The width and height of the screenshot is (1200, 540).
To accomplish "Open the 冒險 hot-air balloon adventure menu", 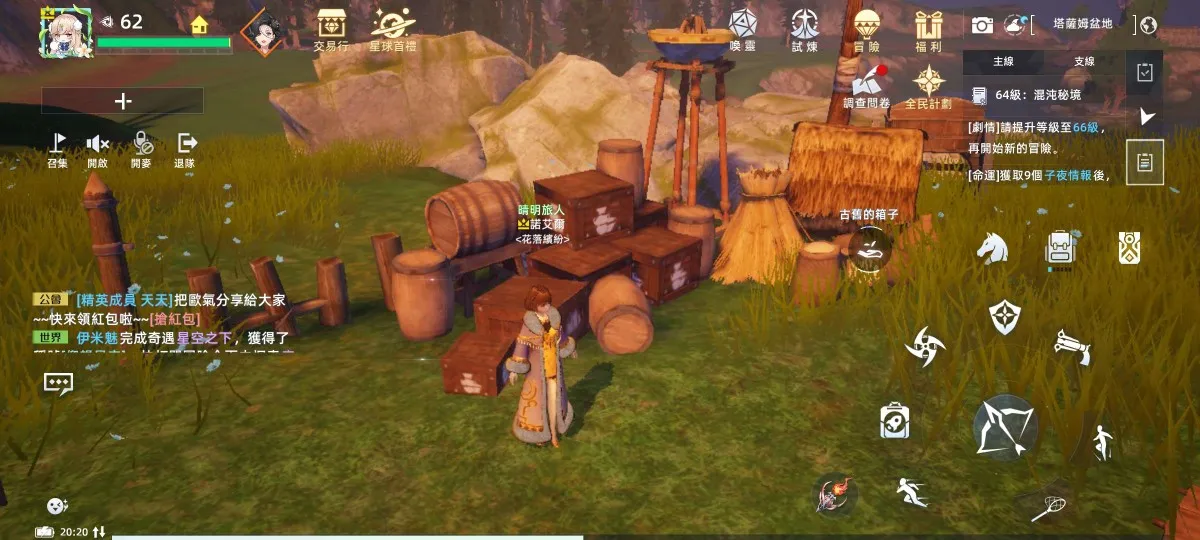I will [x=866, y=27].
